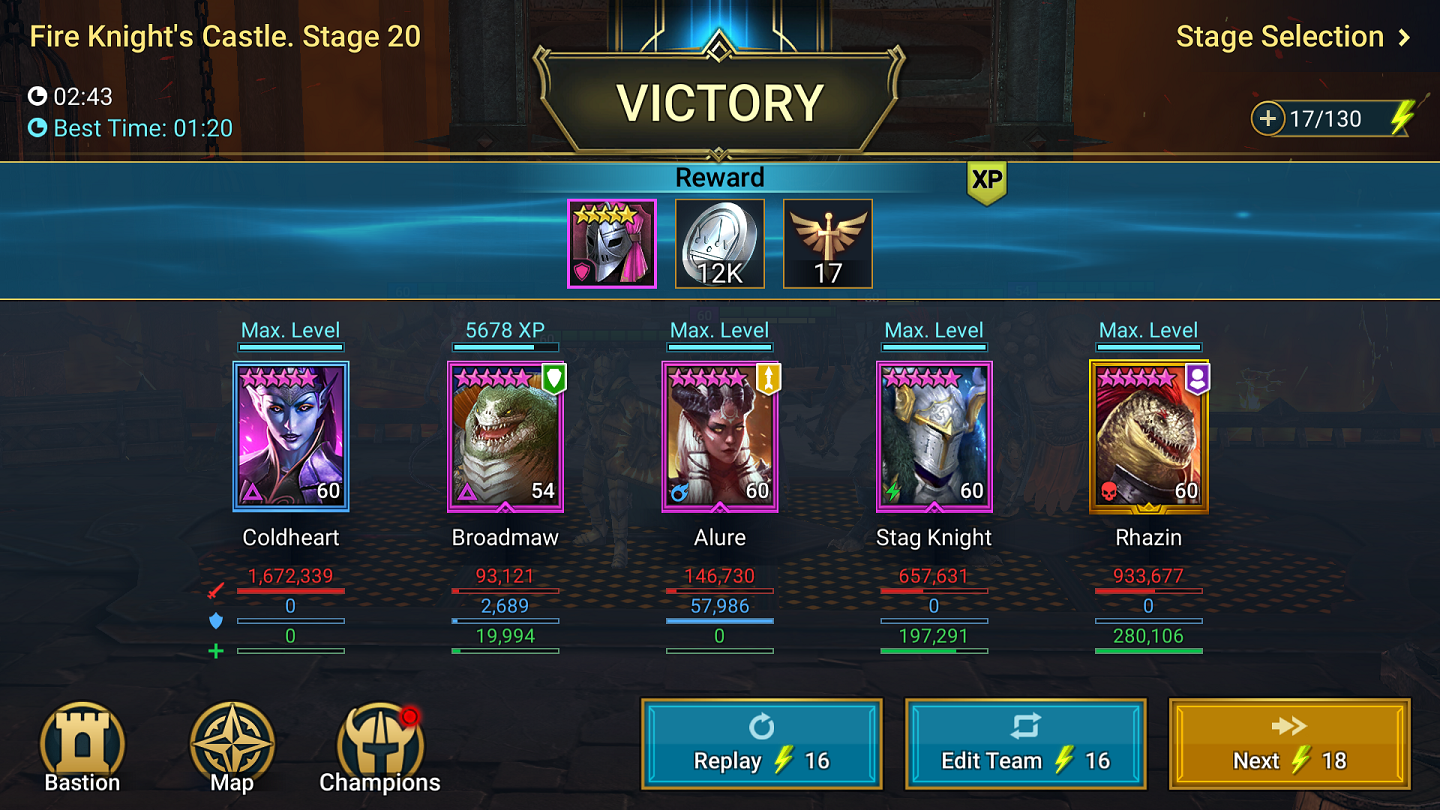Click the silver coins 12K reward

pyautogui.click(x=719, y=243)
